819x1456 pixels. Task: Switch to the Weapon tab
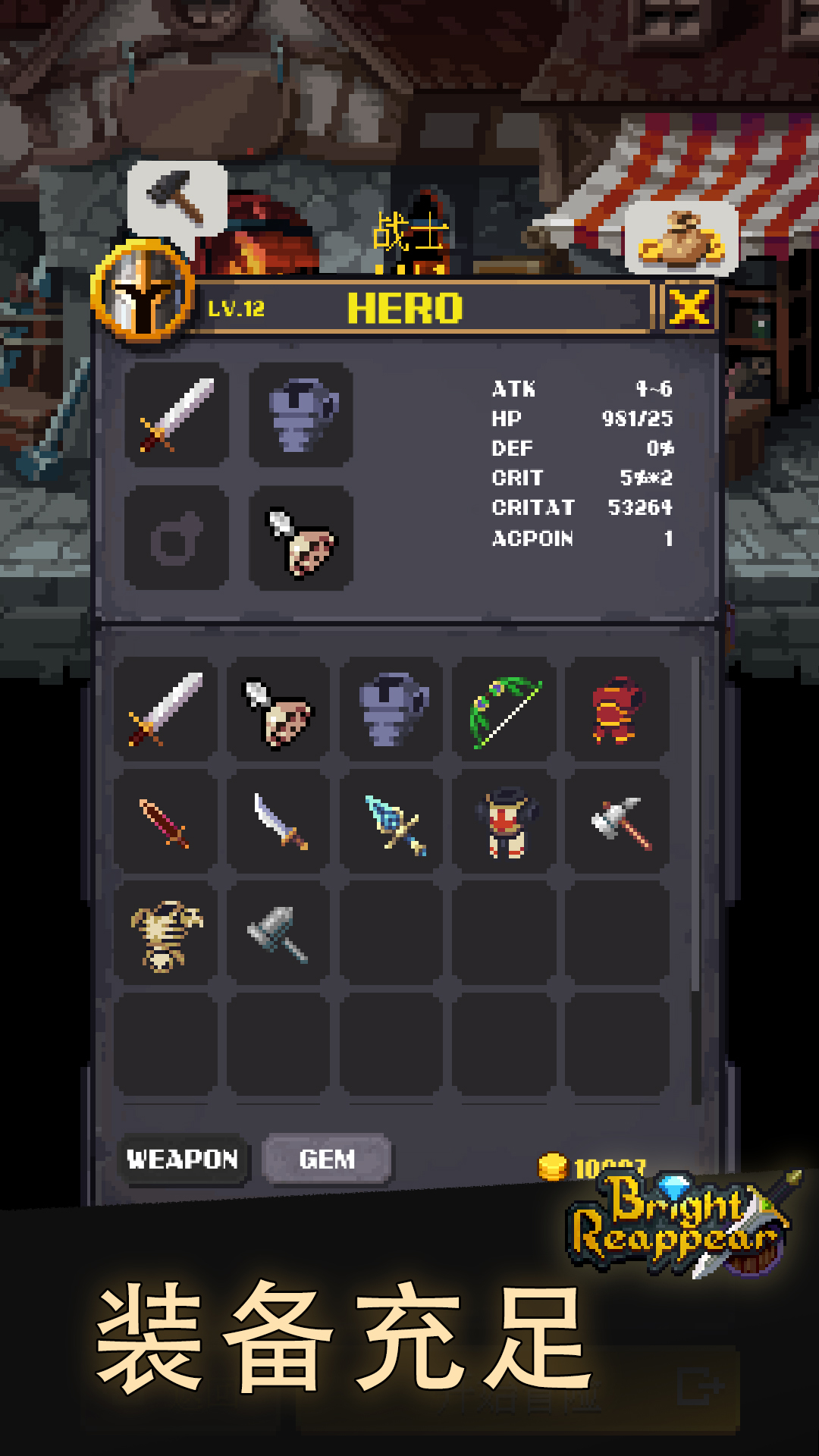click(x=183, y=1159)
